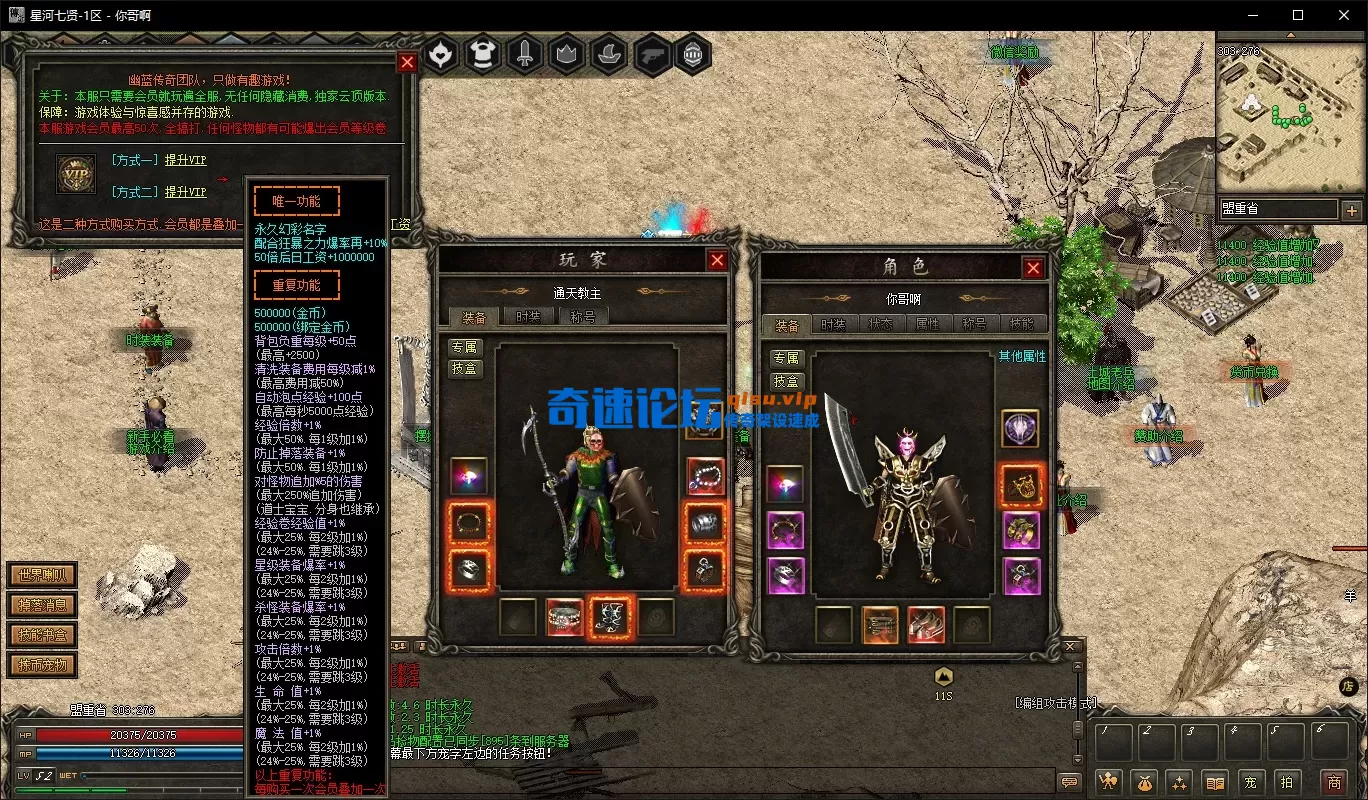Click the crown hexagon icon in top toolbar

pyautogui.click(x=566, y=55)
